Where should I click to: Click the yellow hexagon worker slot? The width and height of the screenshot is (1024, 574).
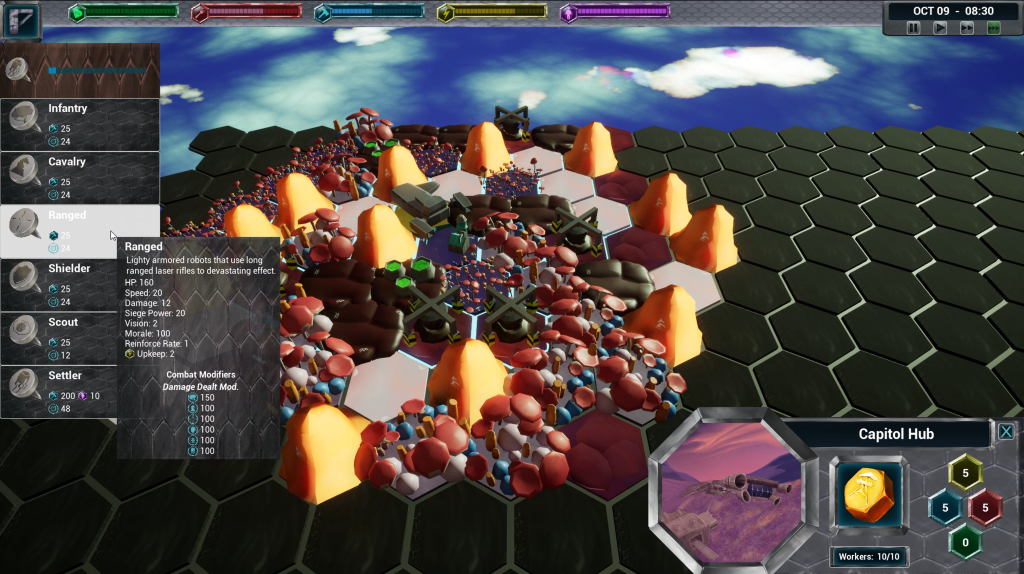click(965, 473)
